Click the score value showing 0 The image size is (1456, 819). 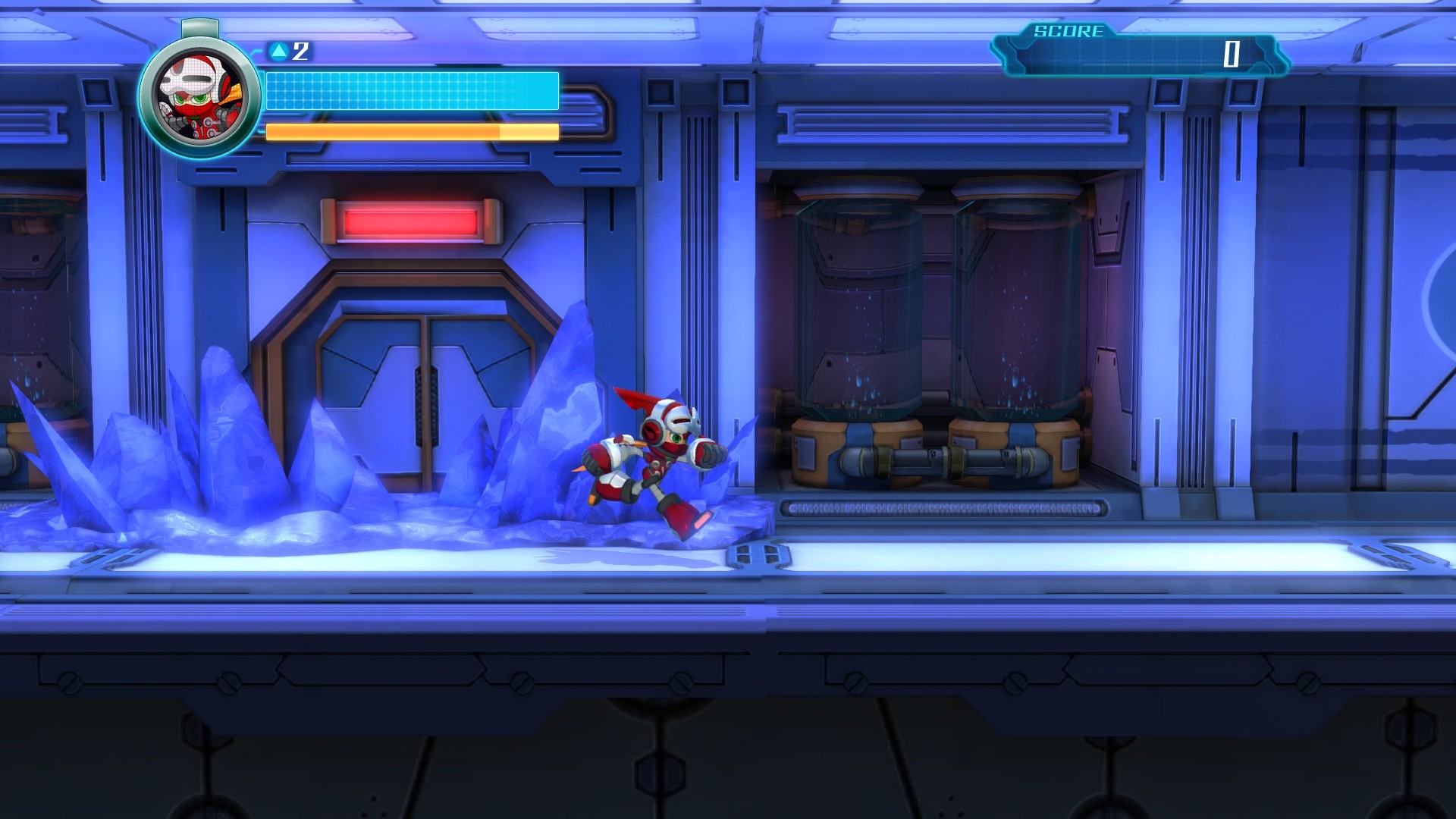coord(1233,55)
